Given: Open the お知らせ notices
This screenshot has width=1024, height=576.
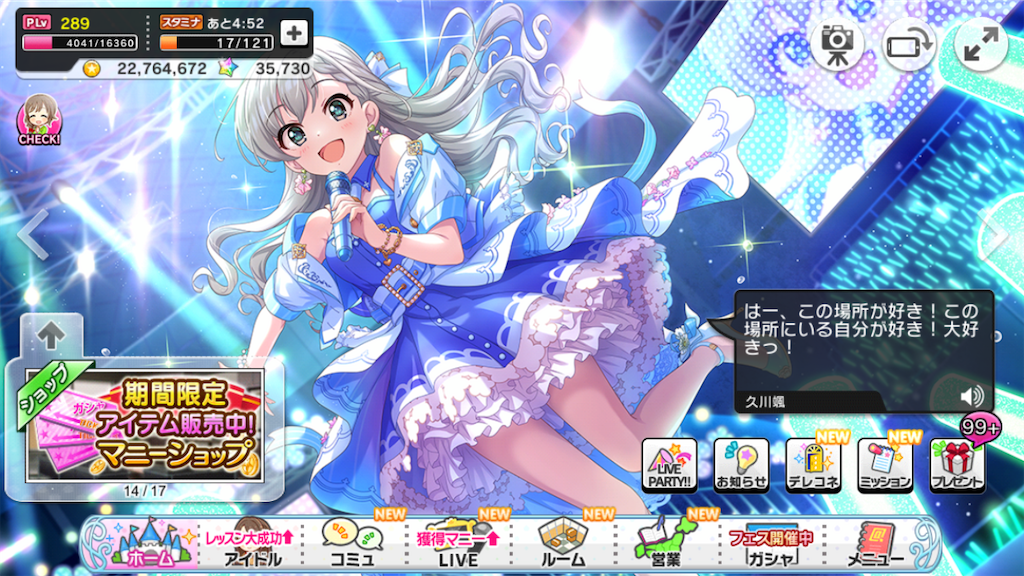Looking at the screenshot, I should (741, 465).
